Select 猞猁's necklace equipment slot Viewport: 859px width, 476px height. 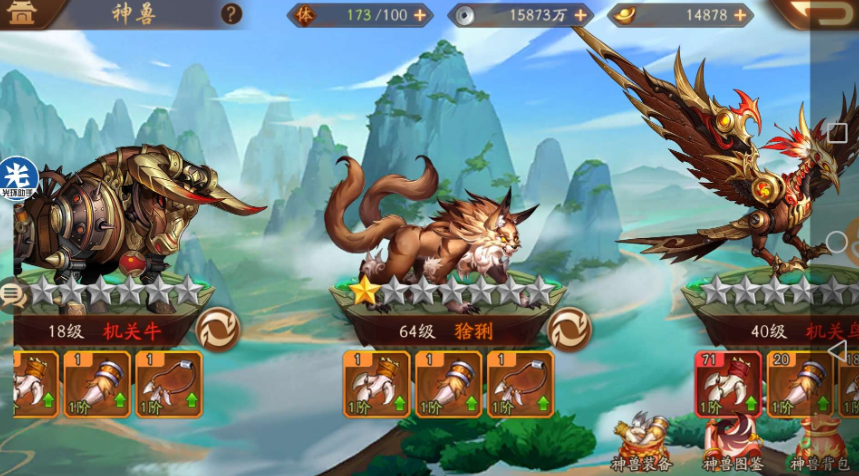(x=520, y=384)
